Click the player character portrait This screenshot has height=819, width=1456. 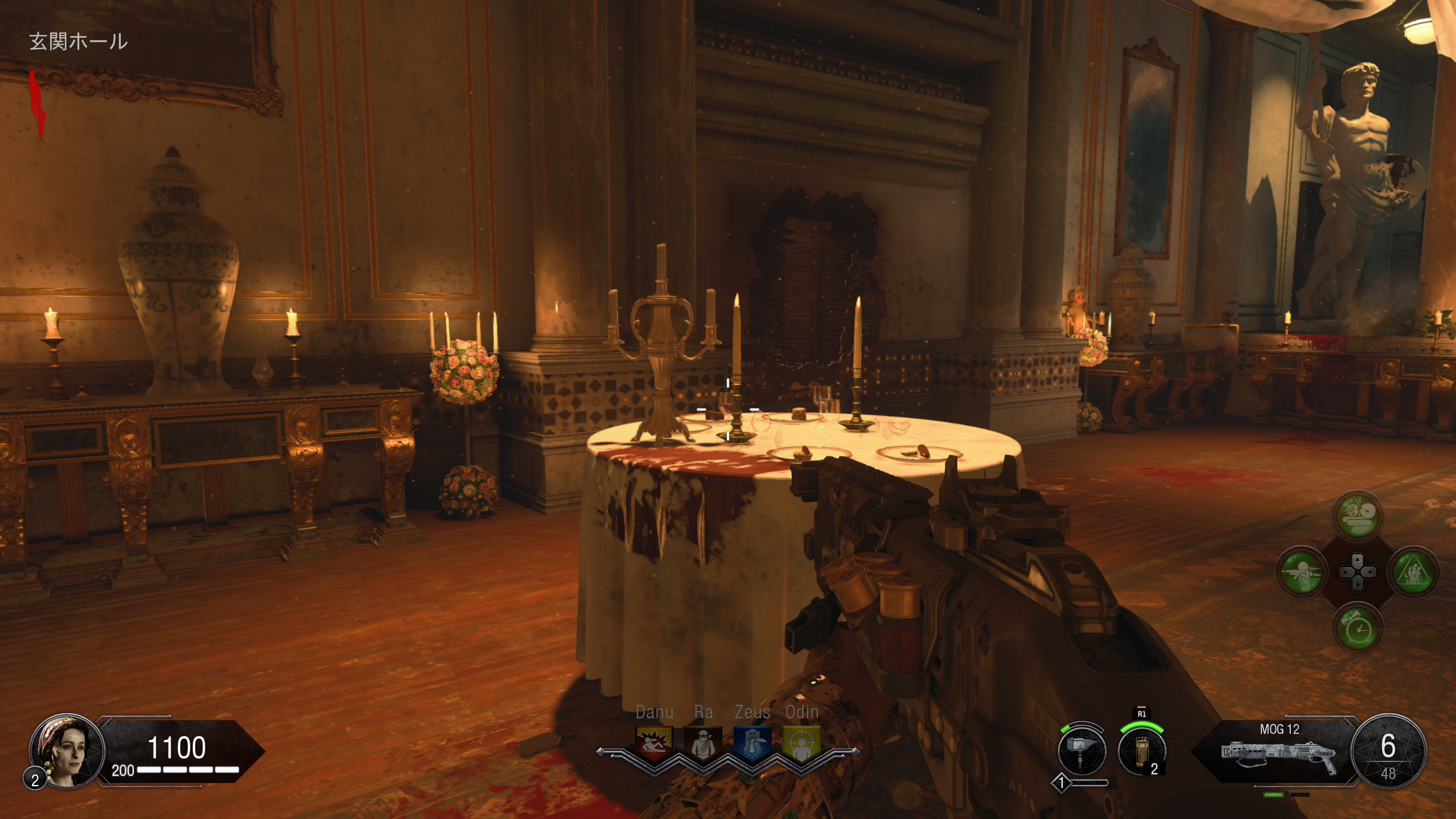click(x=67, y=751)
